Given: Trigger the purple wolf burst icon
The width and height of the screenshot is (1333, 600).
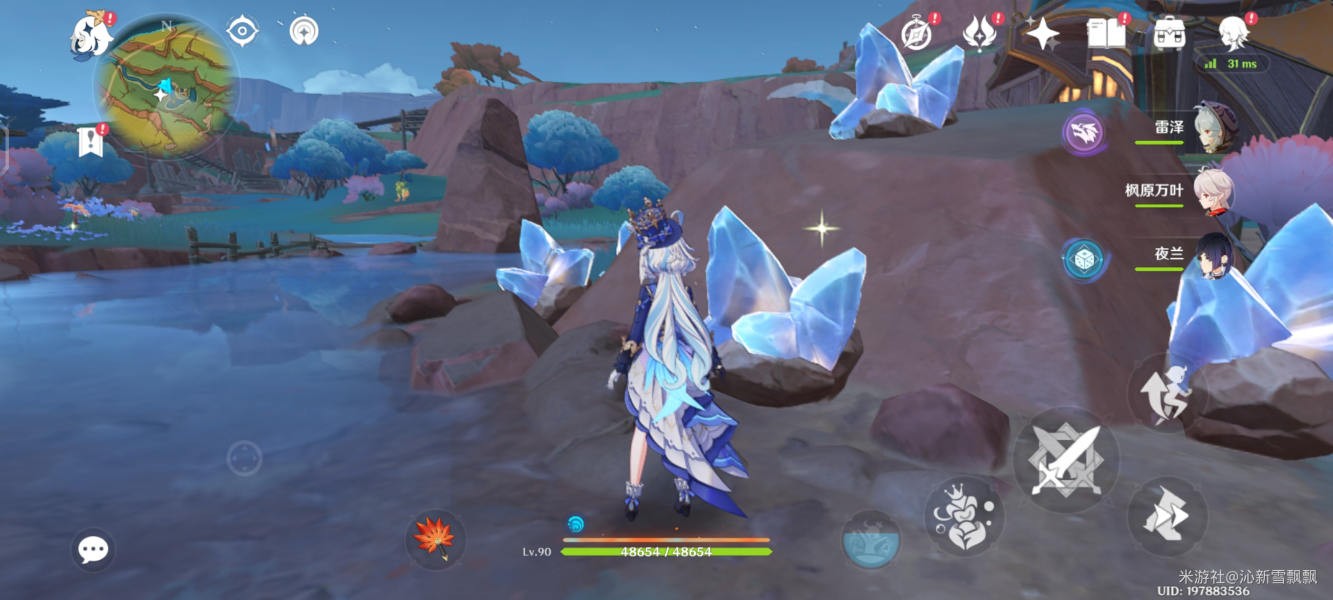Looking at the screenshot, I should [x=1083, y=132].
